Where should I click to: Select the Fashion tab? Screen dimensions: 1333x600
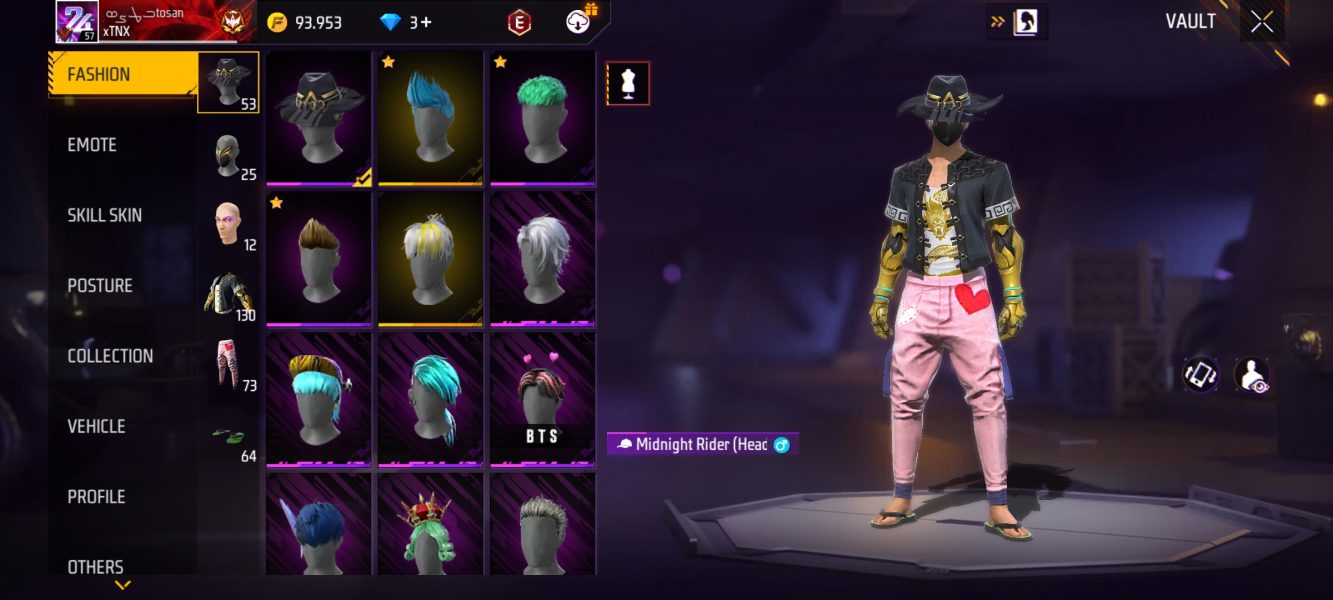pyautogui.click(x=98, y=75)
